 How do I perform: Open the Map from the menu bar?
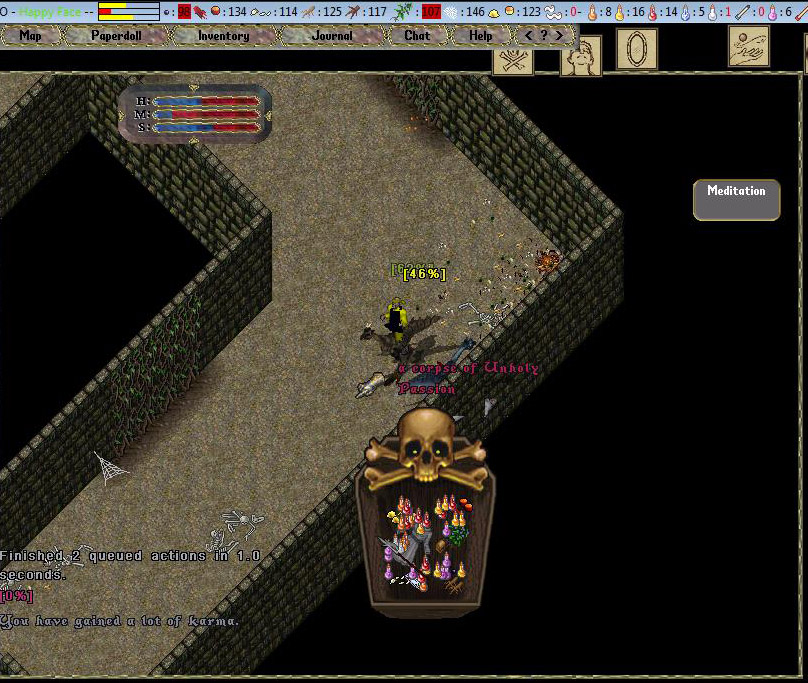(31, 35)
